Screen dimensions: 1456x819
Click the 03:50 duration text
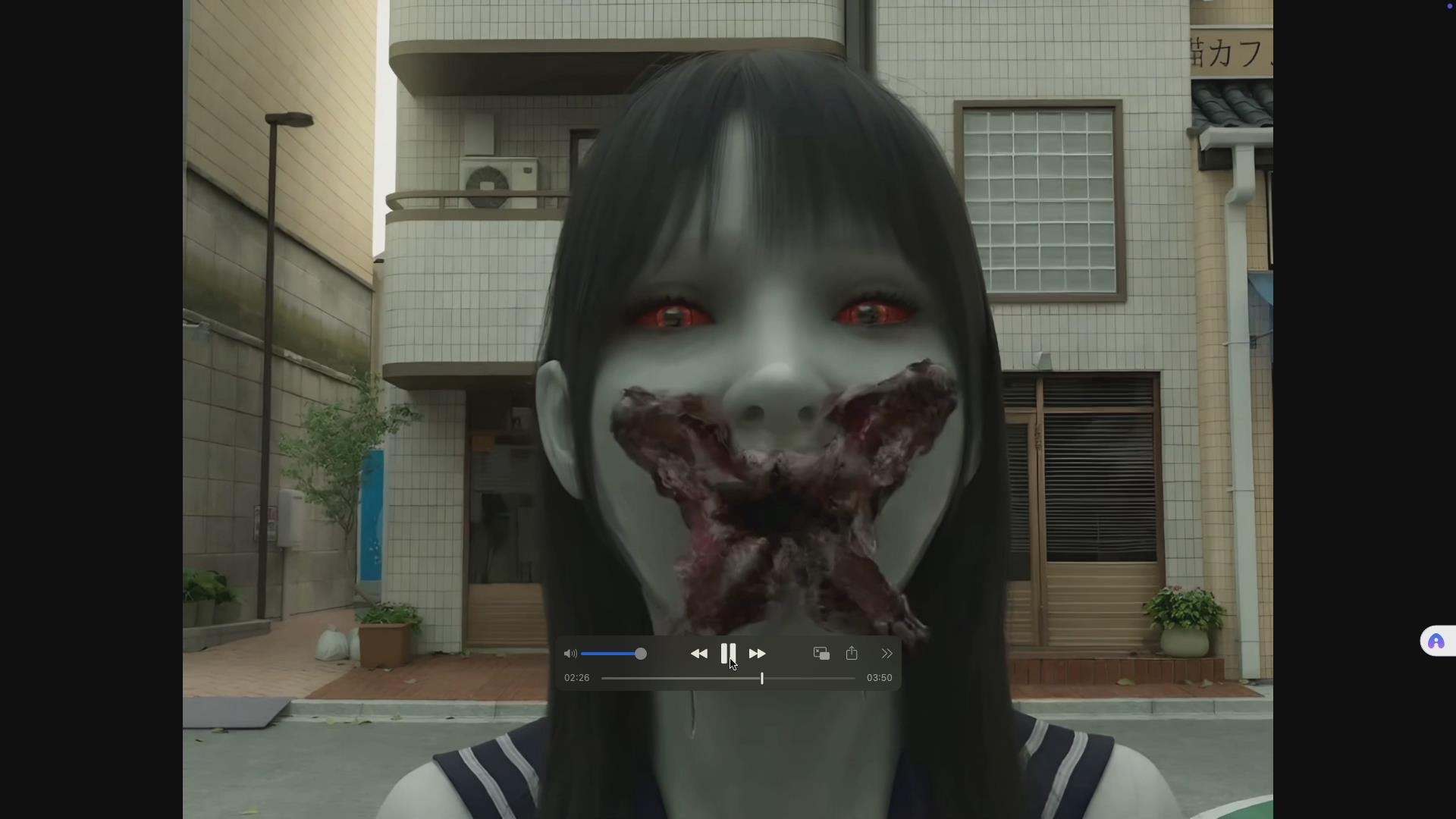pyautogui.click(x=878, y=677)
